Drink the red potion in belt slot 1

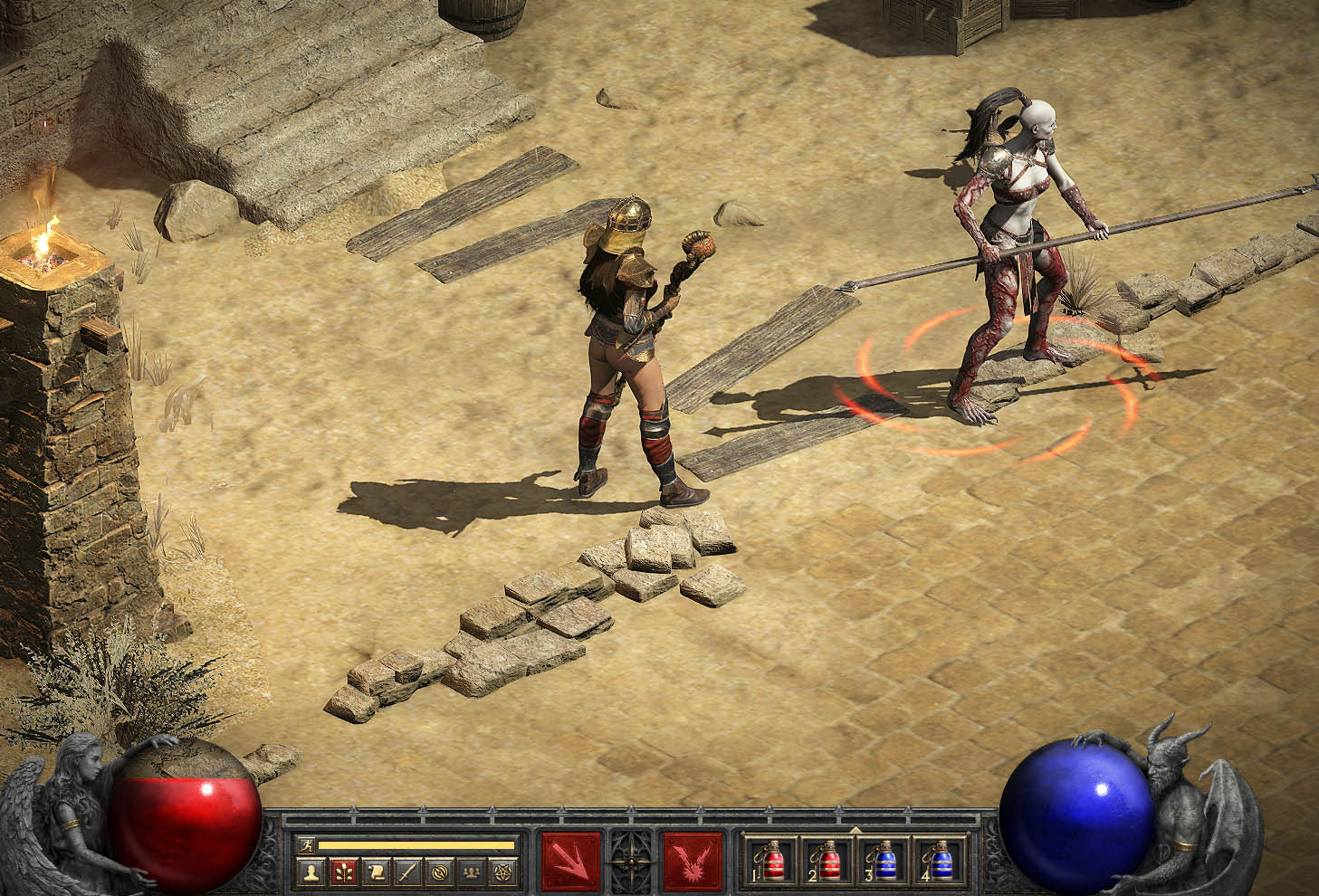coord(774,861)
